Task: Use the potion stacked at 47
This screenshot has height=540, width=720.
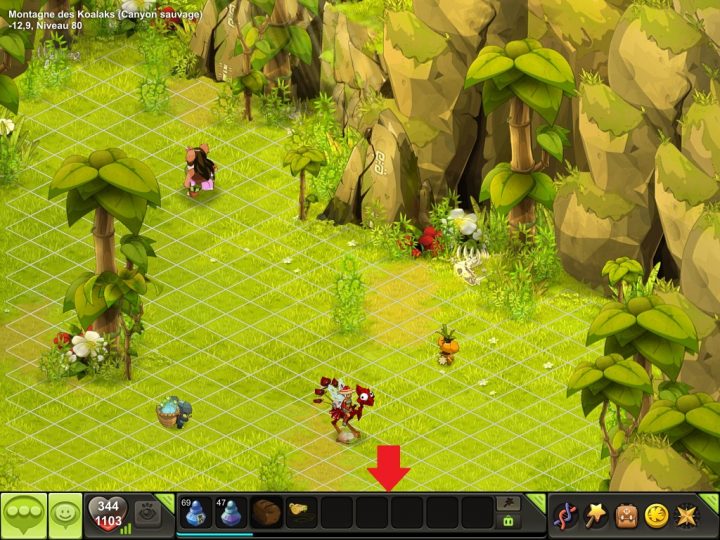Action: pyautogui.click(x=231, y=512)
